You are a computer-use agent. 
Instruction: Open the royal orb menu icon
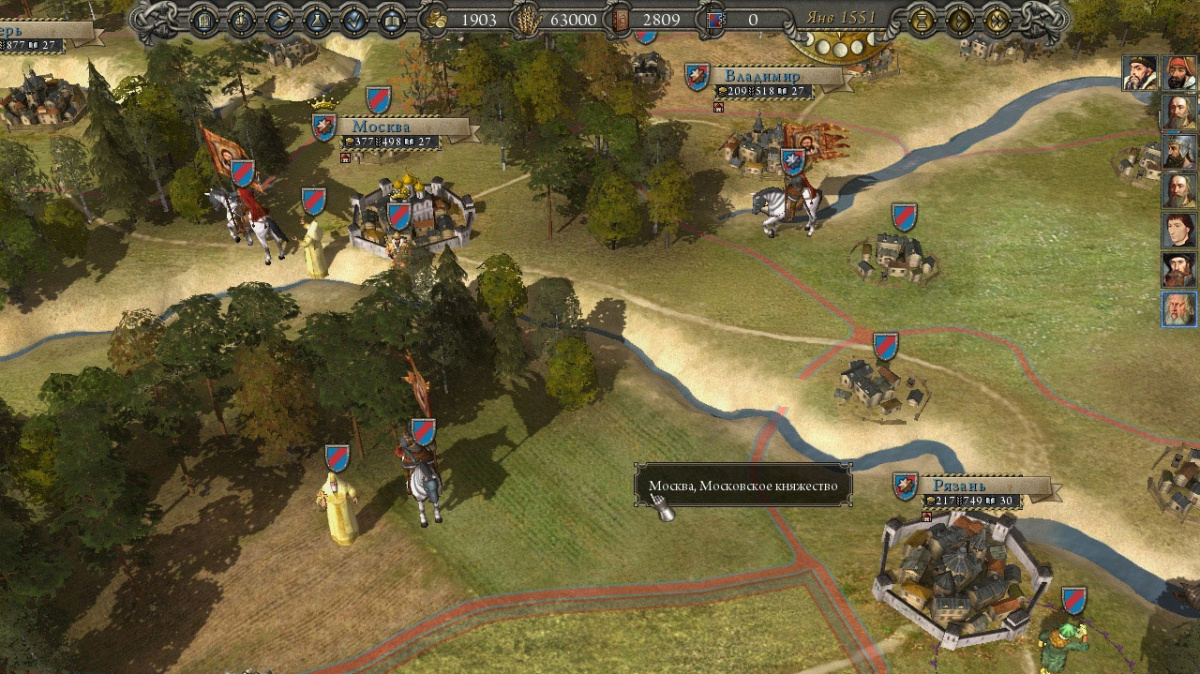coord(241,19)
